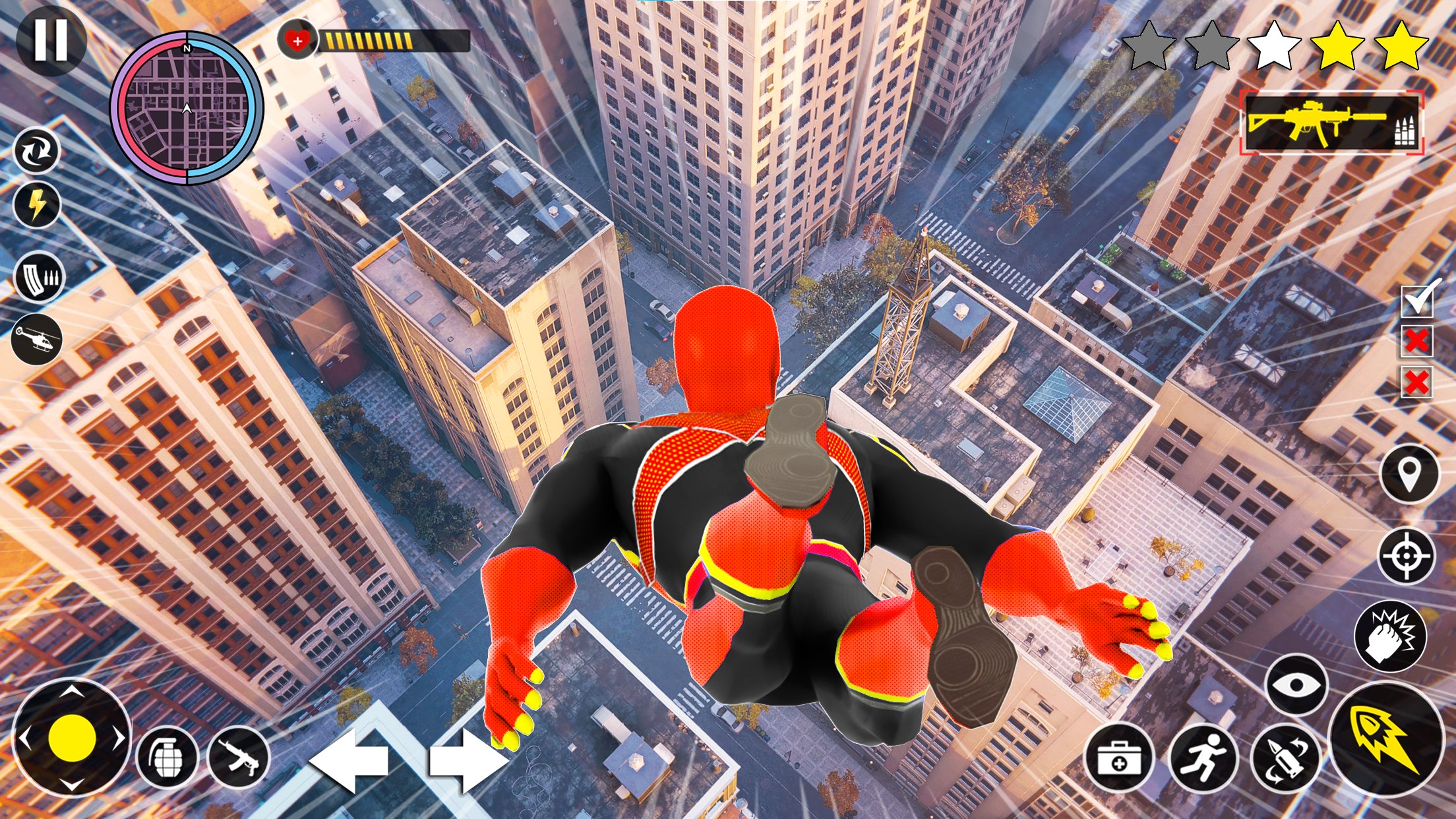
Task: Tap the yellow movement joystick
Action: click(72, 739)
